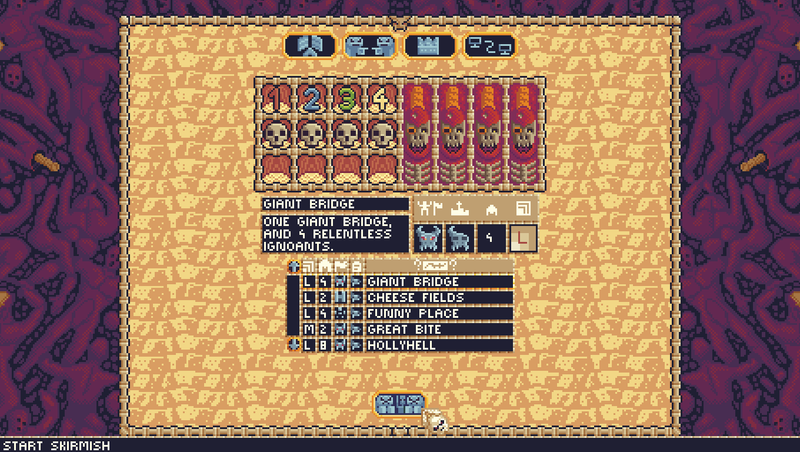Open the networked computers multiplayer tab
This screenshot has height=452, width=800.
[x=489, y=45]
